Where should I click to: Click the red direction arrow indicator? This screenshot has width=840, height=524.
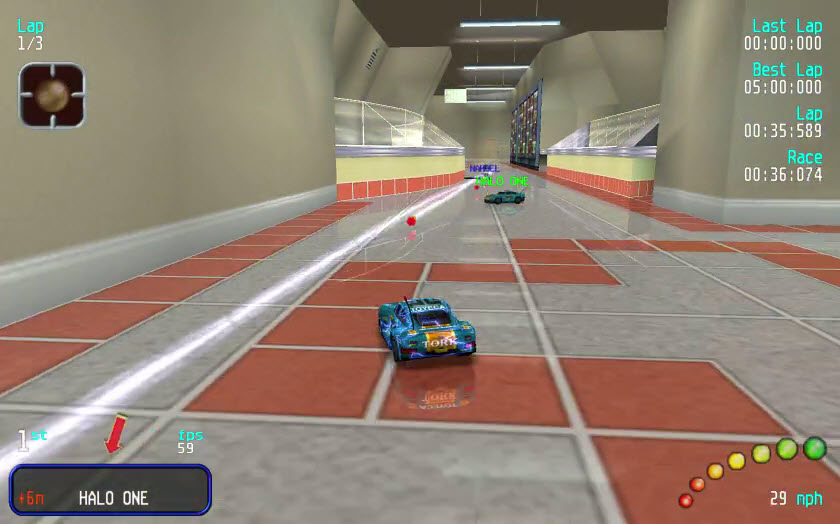(x=116, y=434)
